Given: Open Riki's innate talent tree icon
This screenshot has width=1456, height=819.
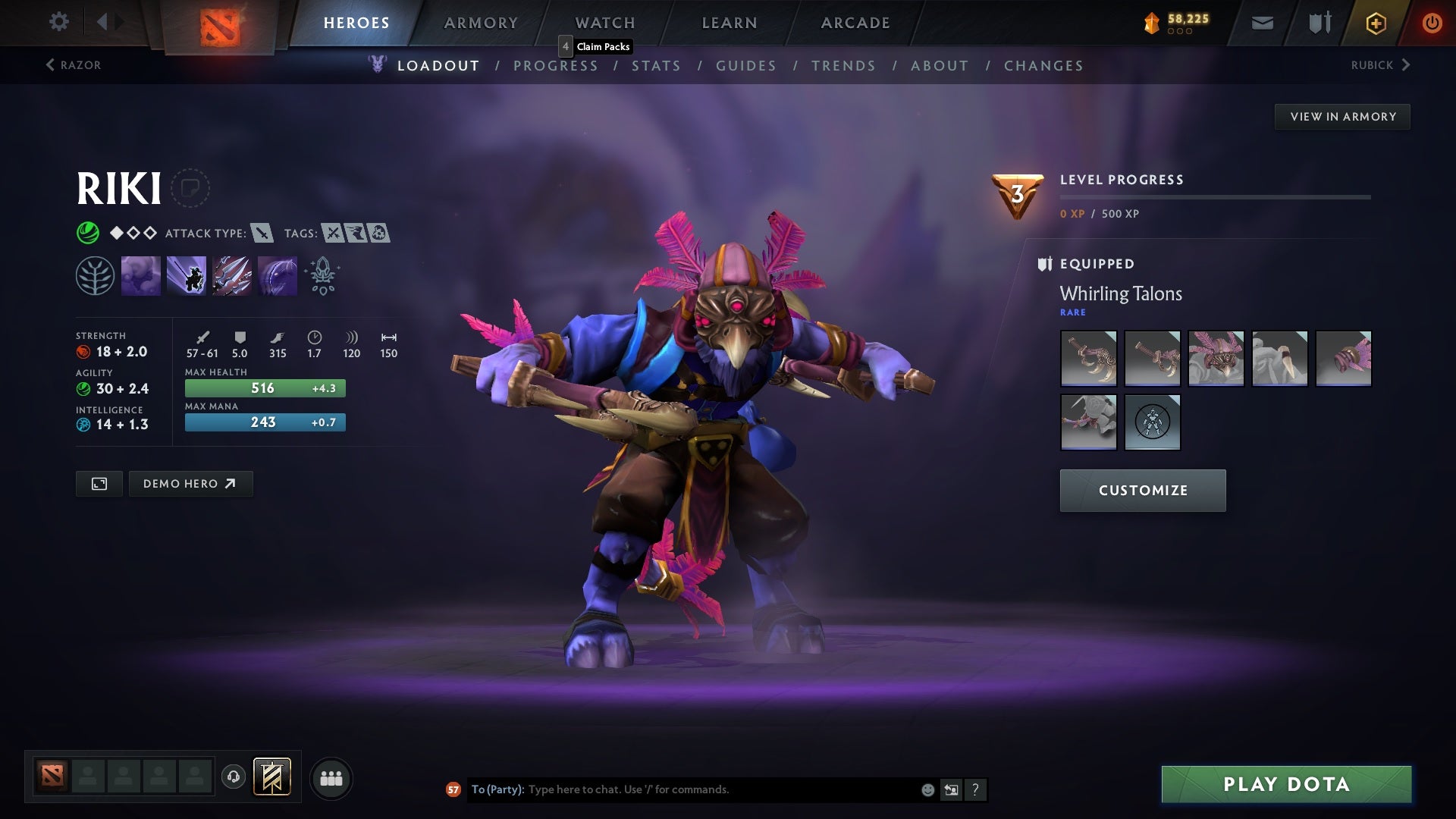Looking at the screenshot, I should pyautogui.click(x=93, y=275).
